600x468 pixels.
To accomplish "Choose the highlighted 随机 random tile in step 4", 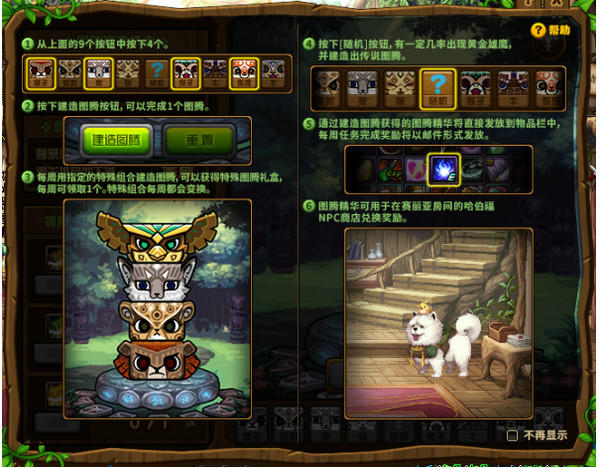I will (438, 89).
